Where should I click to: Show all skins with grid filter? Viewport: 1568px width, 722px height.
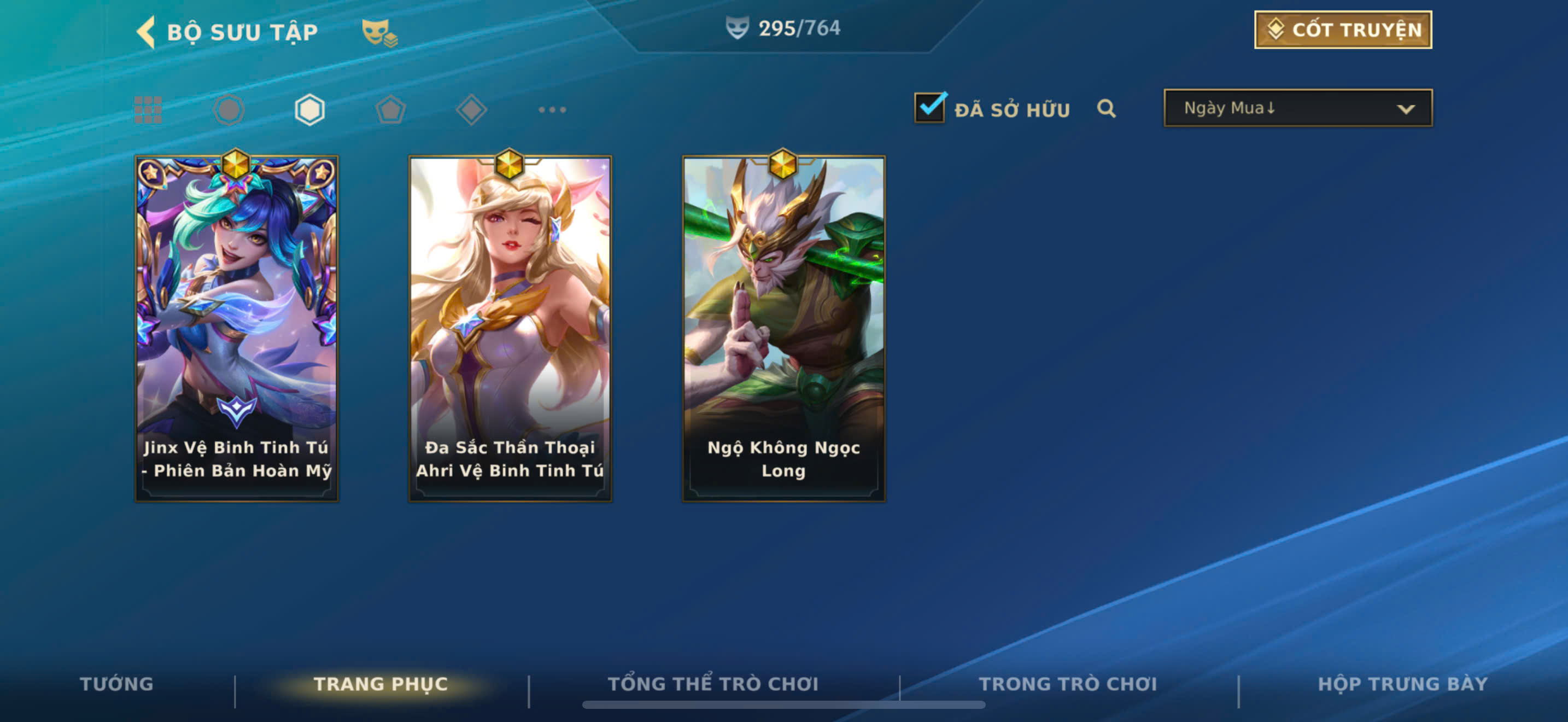[x=148, y=110]
